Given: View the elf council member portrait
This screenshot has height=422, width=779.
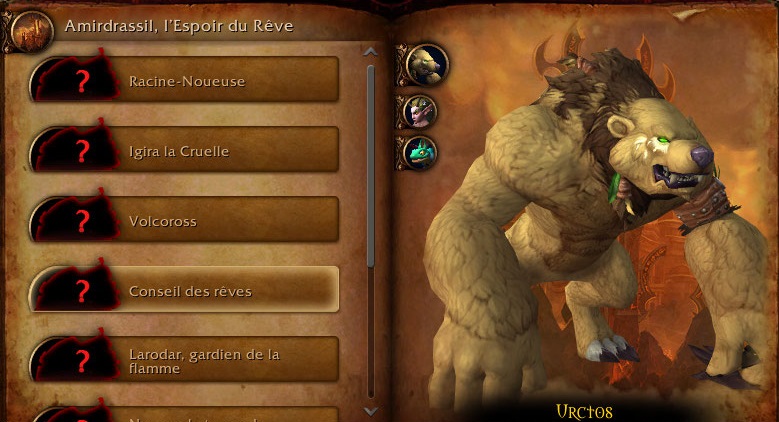Looking at the screenshot, I should [420, 111].
